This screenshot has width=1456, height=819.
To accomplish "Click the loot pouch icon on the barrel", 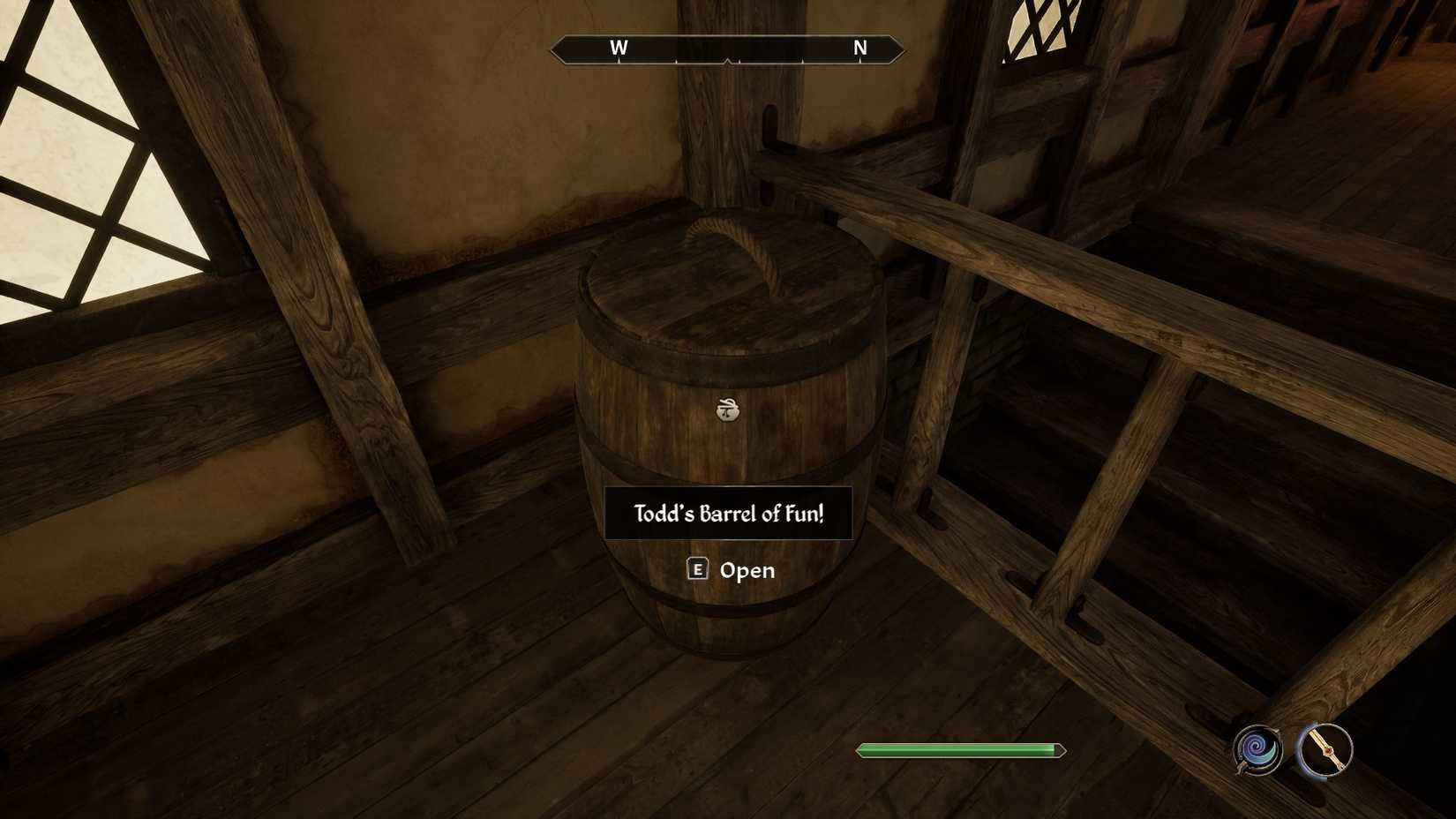I will click(x=725, y=410).
